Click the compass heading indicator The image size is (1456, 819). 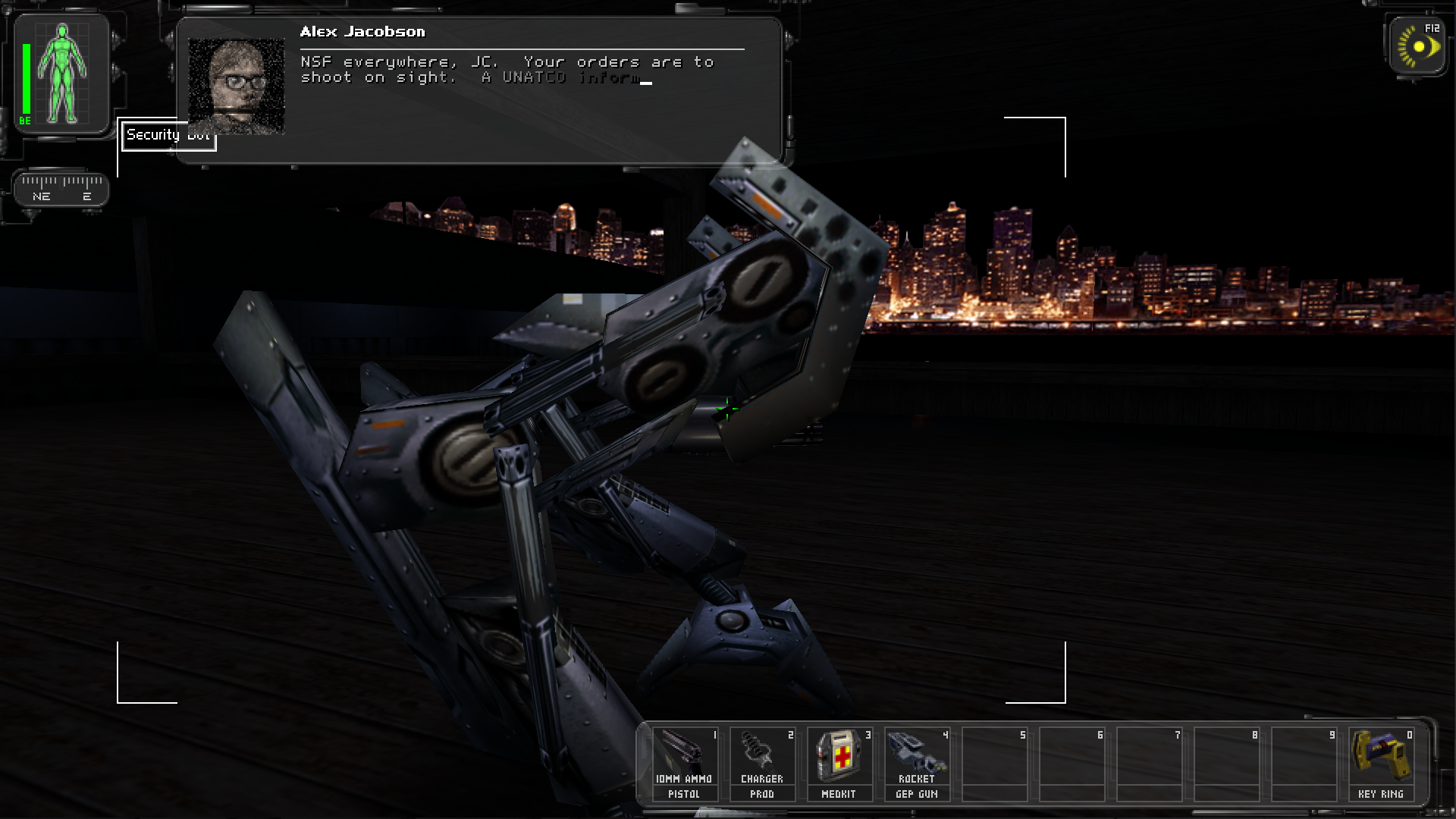61,187
